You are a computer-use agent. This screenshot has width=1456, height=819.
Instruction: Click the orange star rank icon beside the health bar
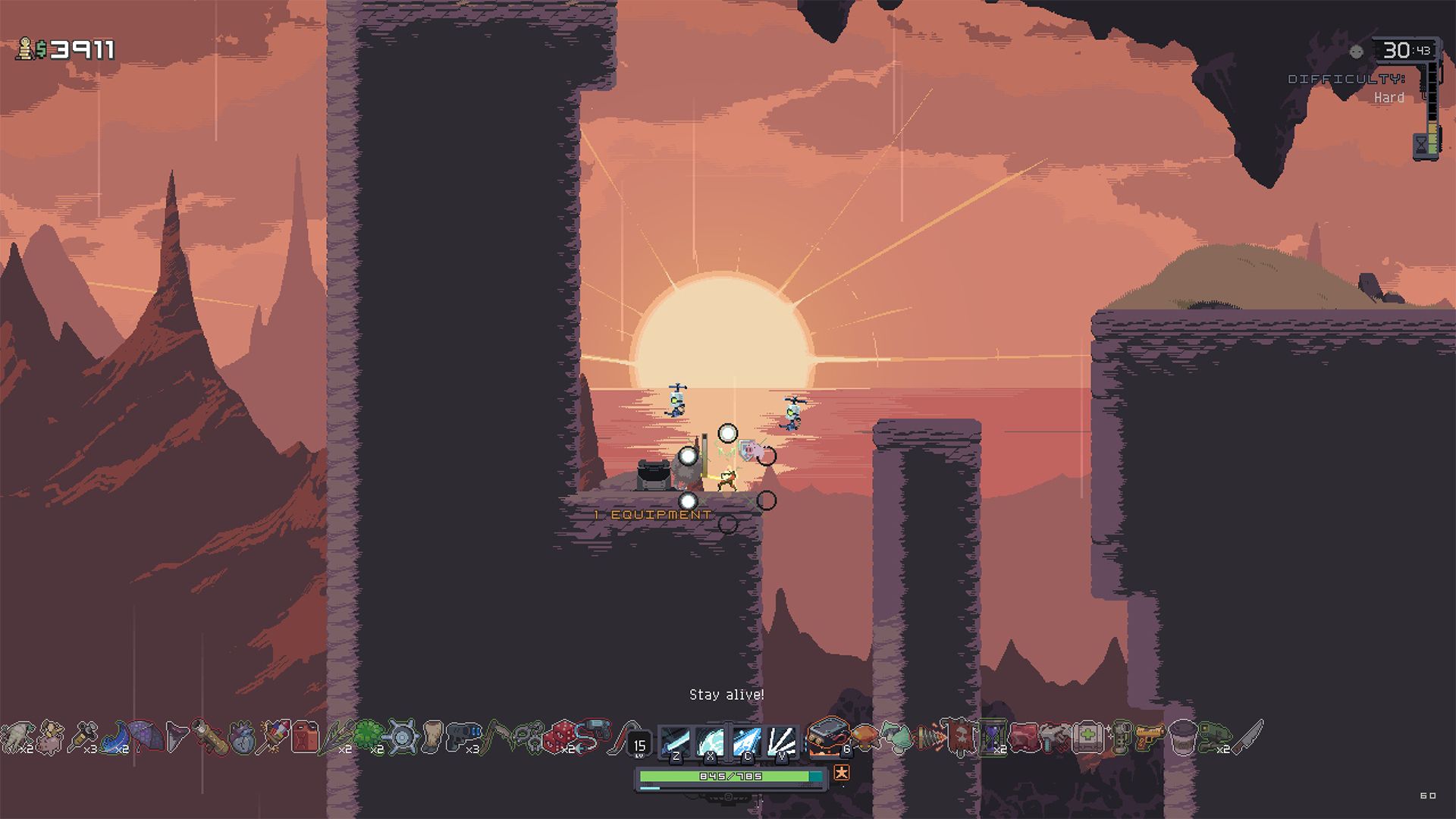(842, 773)
